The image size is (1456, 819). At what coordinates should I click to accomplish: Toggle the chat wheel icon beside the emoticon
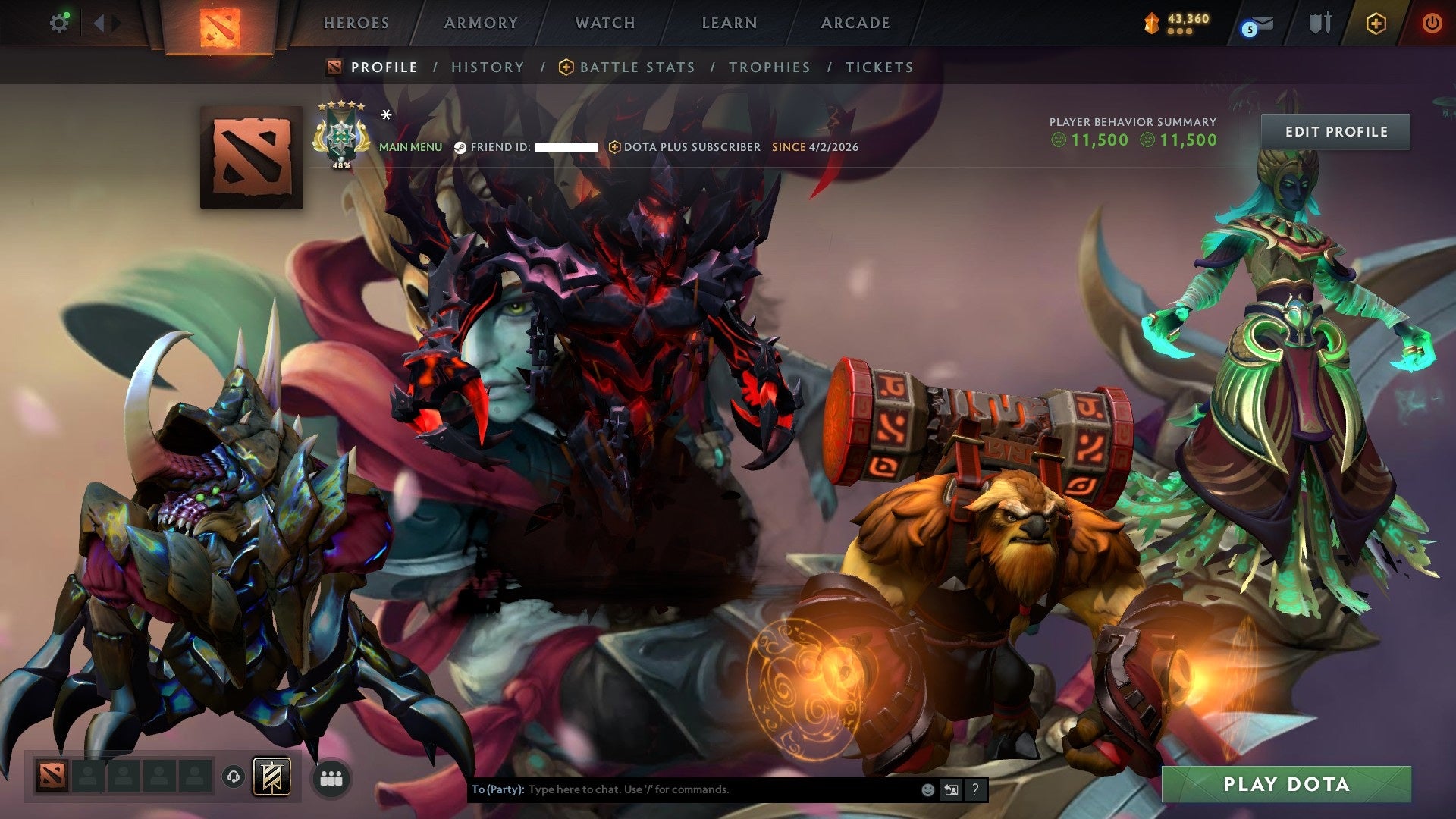[x=950, y=789]
